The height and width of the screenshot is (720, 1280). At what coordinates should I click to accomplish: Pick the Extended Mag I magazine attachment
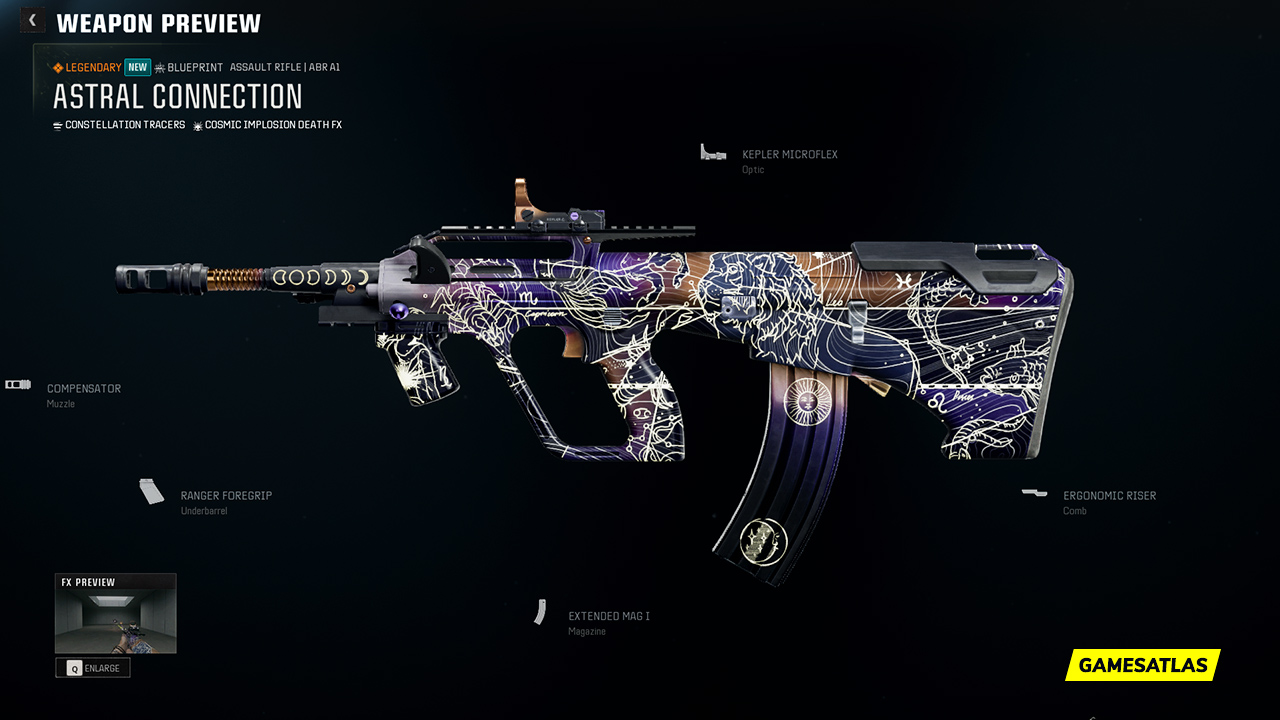pyautogui.click(x=608, y=617)
